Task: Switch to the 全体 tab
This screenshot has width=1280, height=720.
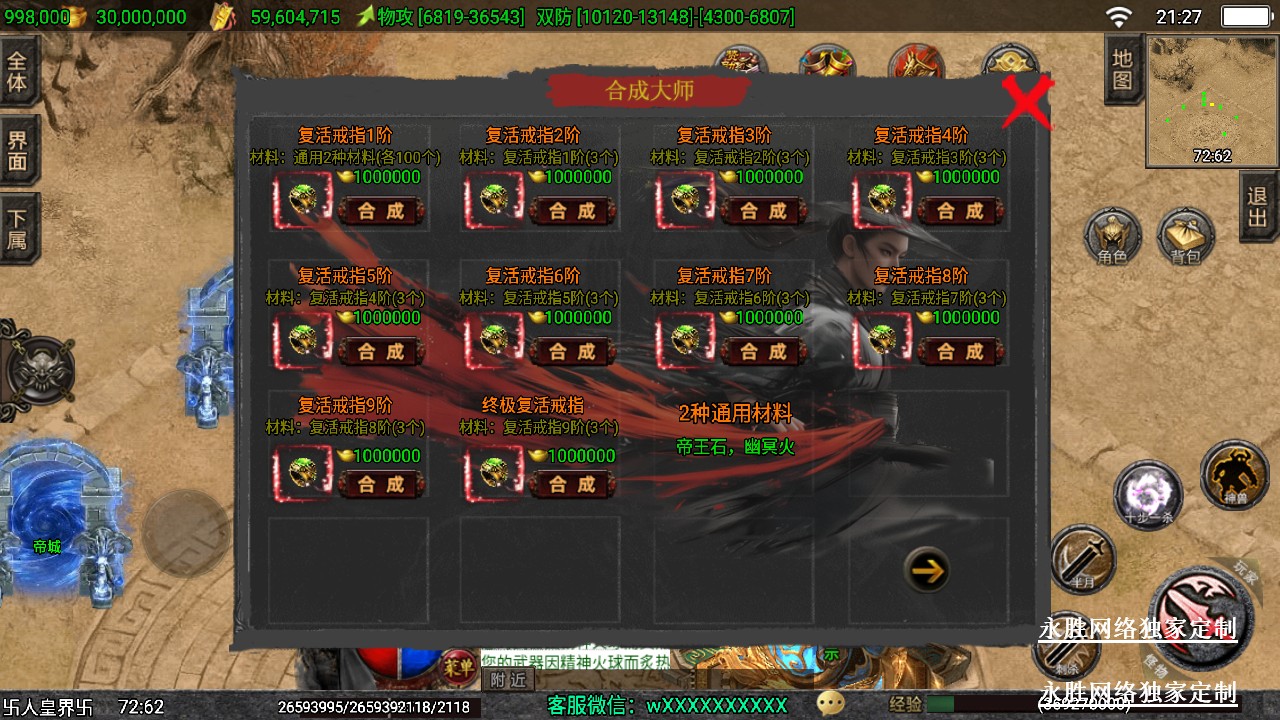Action: point(18,70)
